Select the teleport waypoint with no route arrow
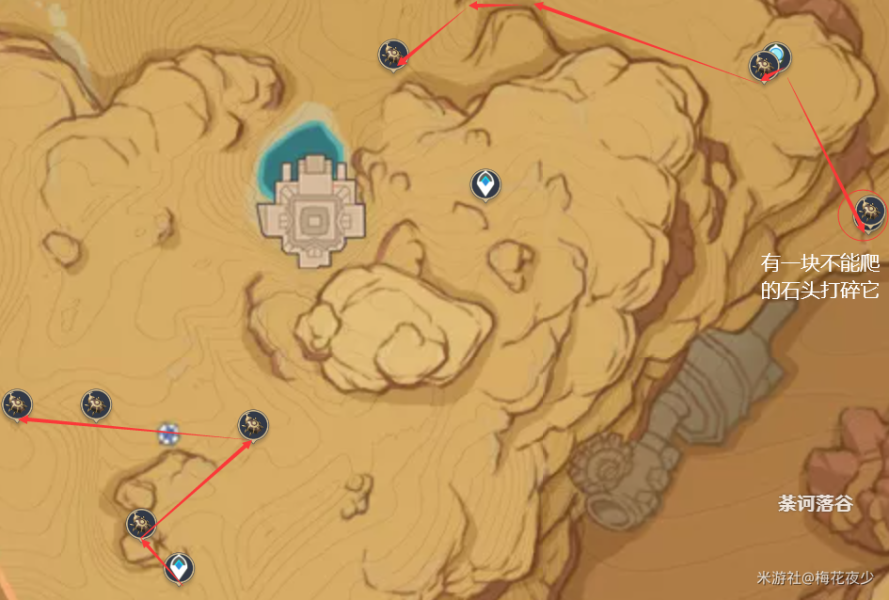 coord(485,184)
